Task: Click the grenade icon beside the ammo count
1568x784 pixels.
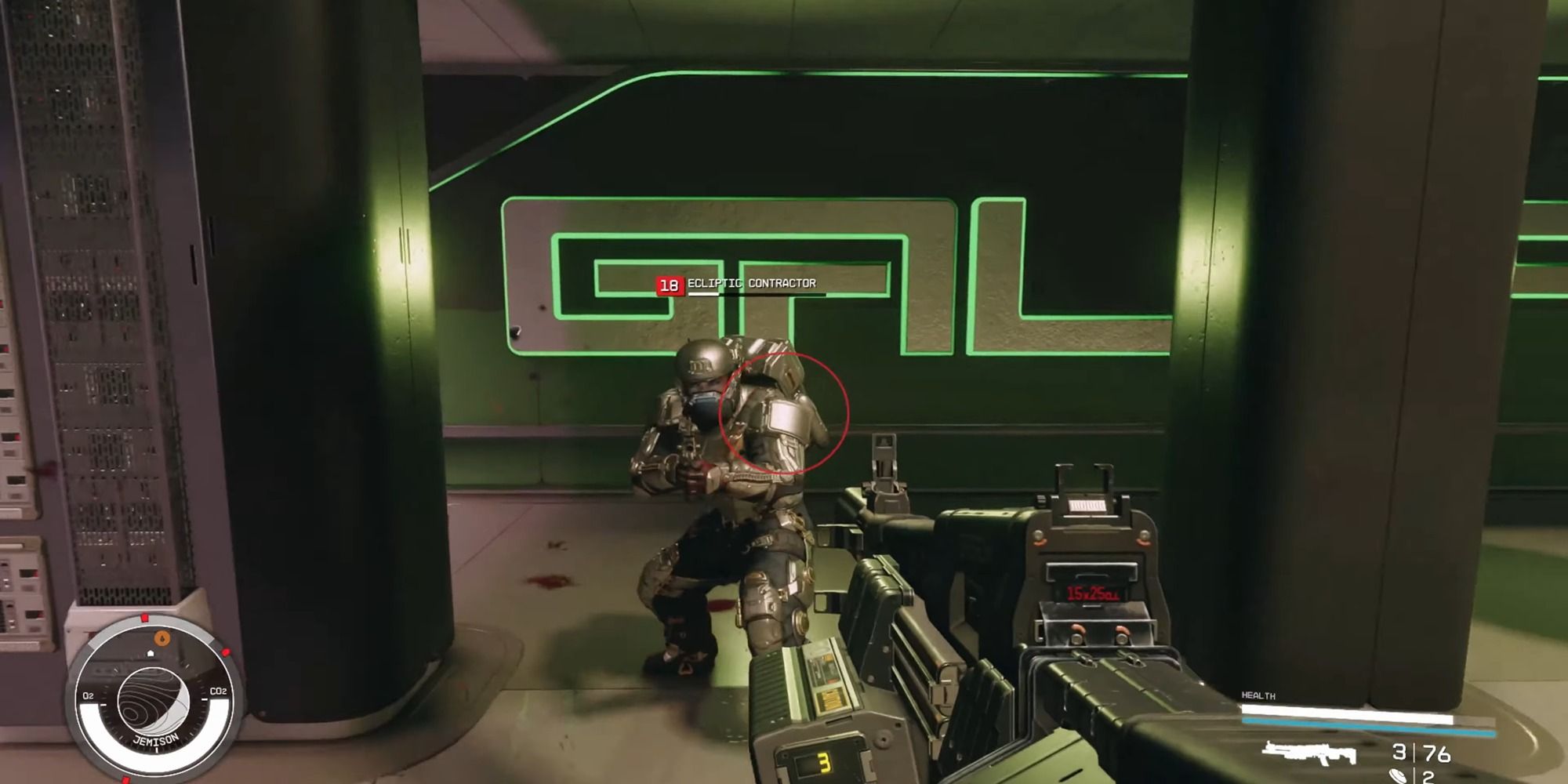Action: click(x=1397, y=776)
